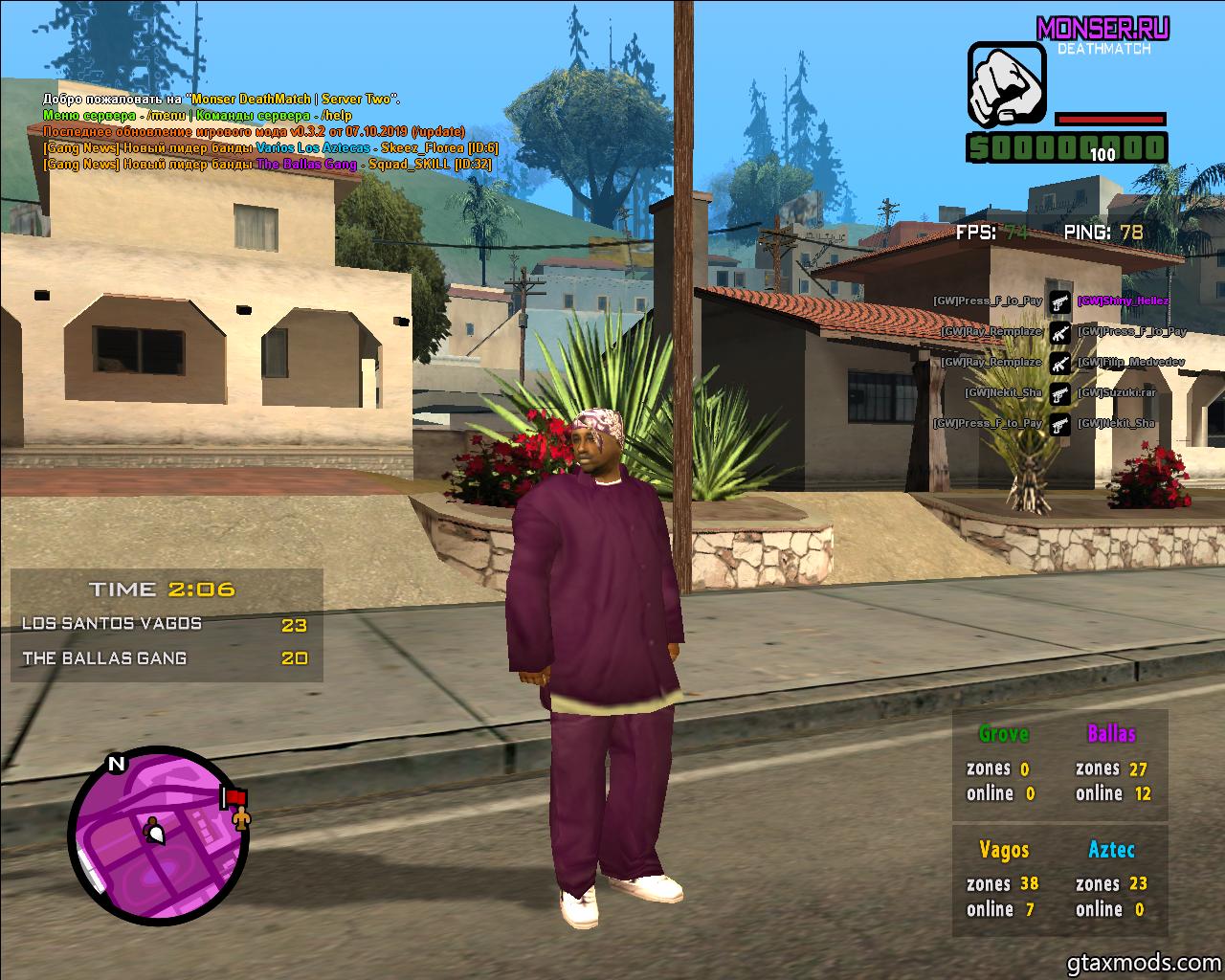
Task: Click the Varios Los Aztecas gang news line
Action: pos(271,148)
